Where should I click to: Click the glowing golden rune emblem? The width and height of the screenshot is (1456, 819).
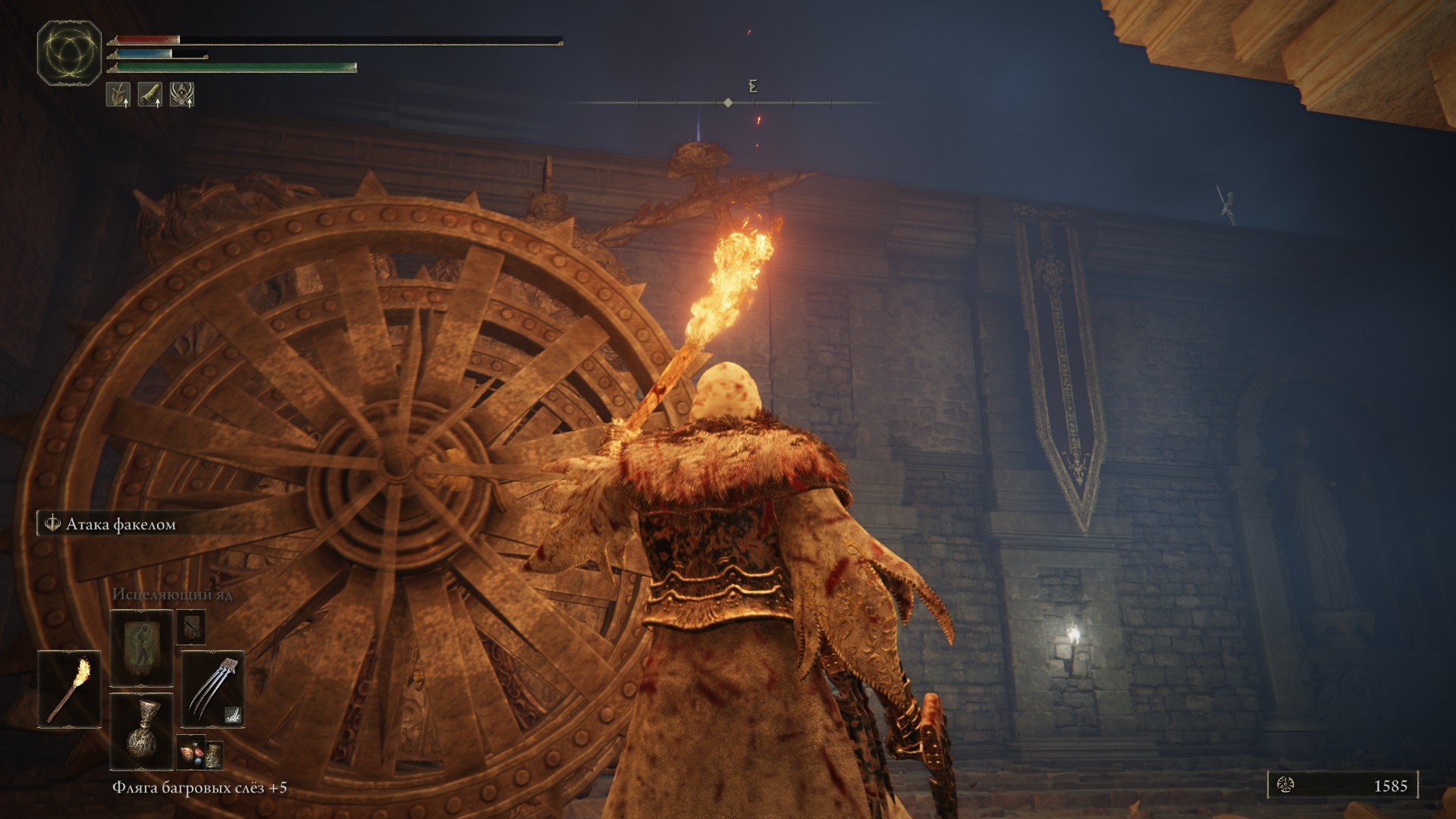(x=69, y=52)
